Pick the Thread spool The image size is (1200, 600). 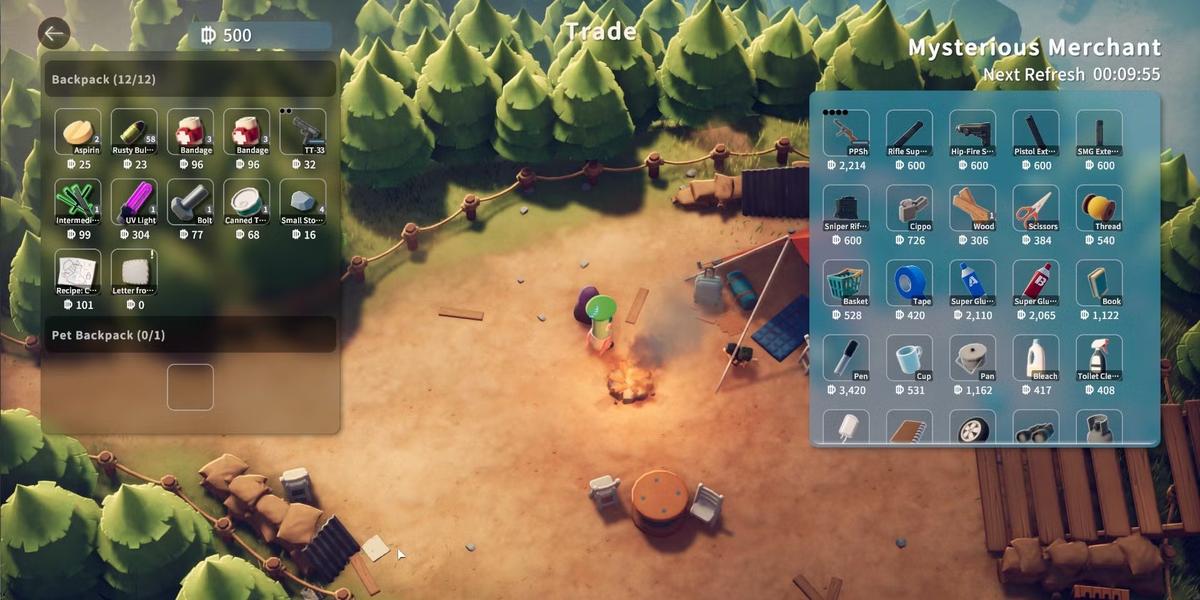coord(1099,208)
